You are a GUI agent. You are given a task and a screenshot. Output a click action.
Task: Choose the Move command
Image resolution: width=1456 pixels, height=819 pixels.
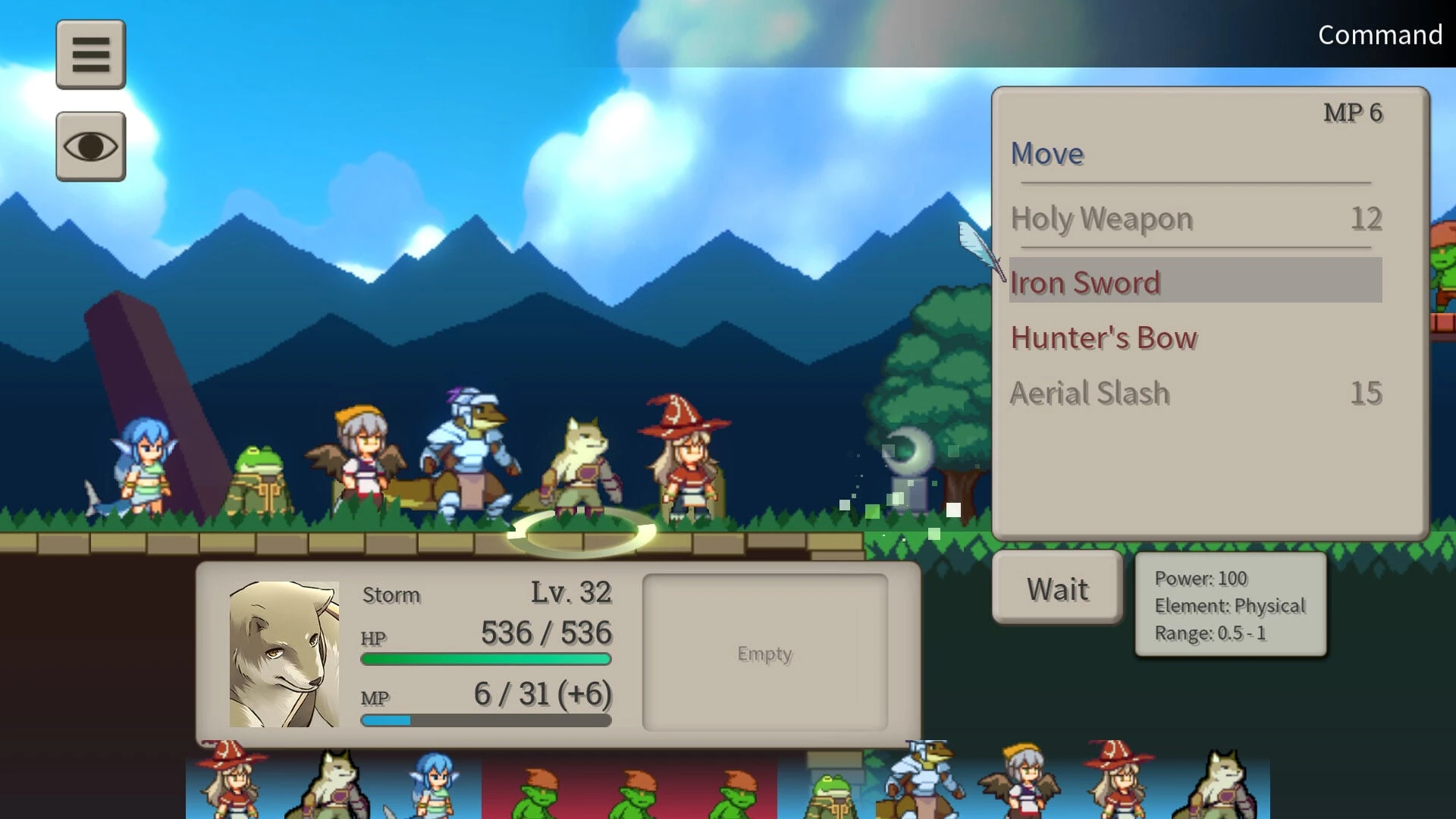click(1047, 154)
